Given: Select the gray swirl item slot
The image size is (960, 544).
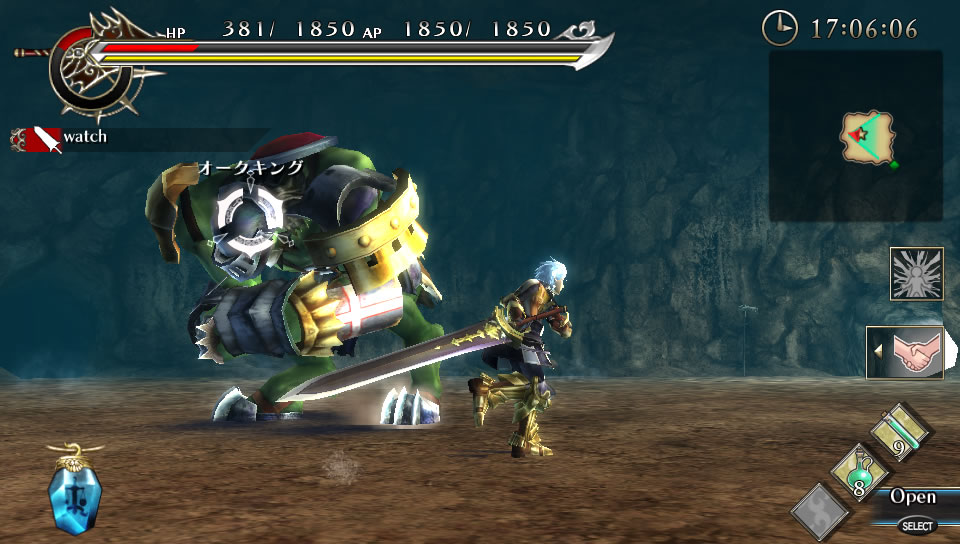Looking at the screenshot, I should pyautogui.click(x=820, y=510).
